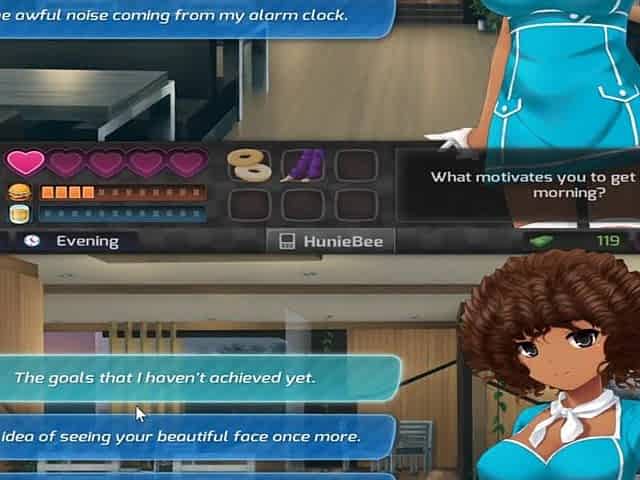Open the HunieBee device

[x=330, y=241]
